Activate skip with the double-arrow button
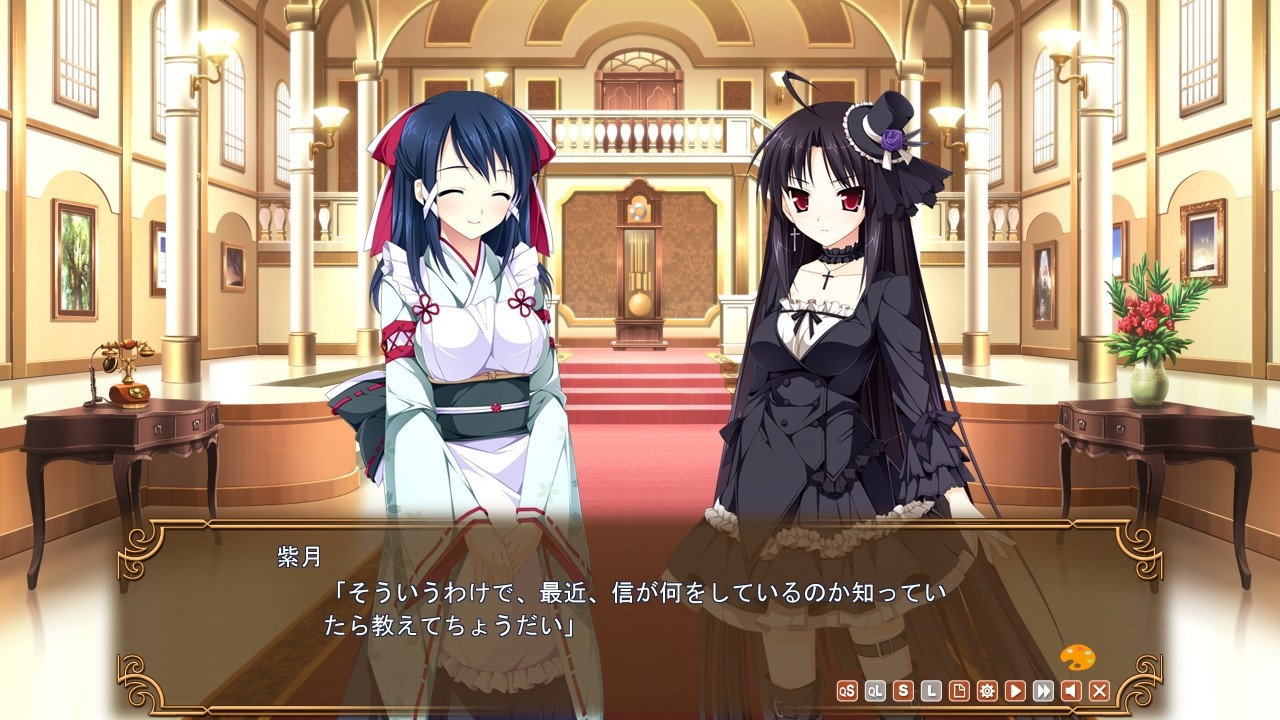Viewport: 1280px width, 720px height. (1043, 690)
